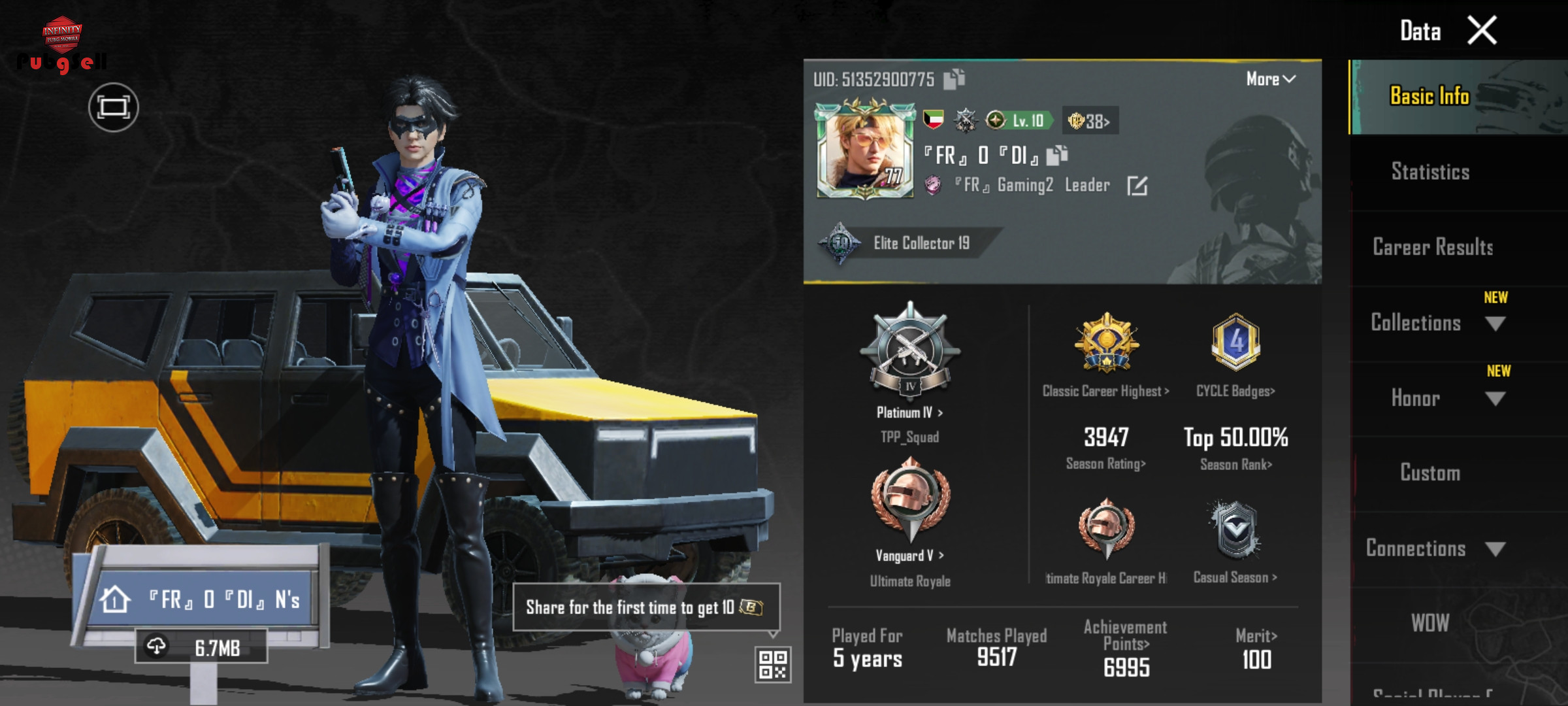Switch to the Statistics tab
This screenshot has width=1568, height=706.
click(x=1430, y=172)
